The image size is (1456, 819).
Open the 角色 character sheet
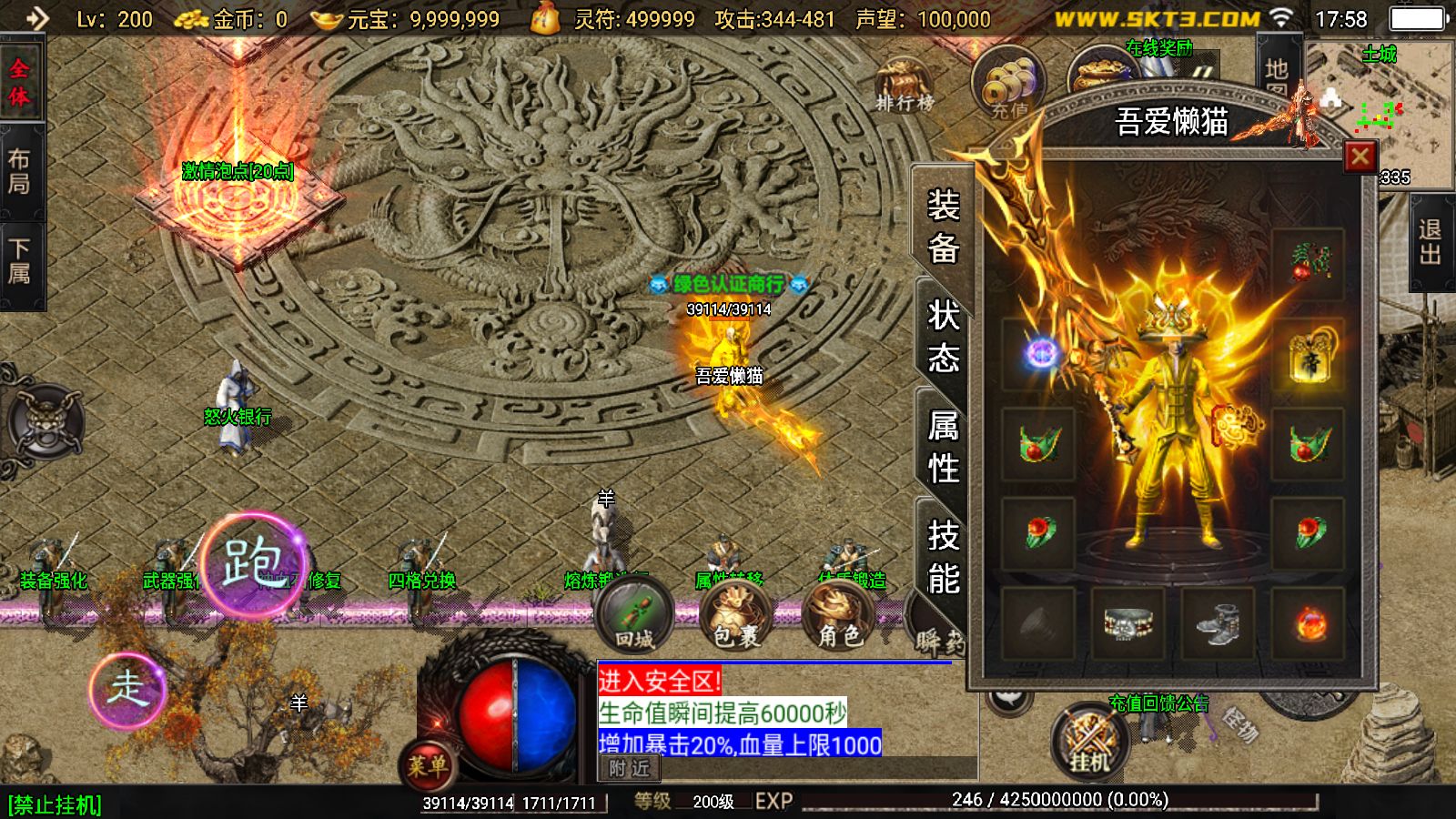pos(838,616)
